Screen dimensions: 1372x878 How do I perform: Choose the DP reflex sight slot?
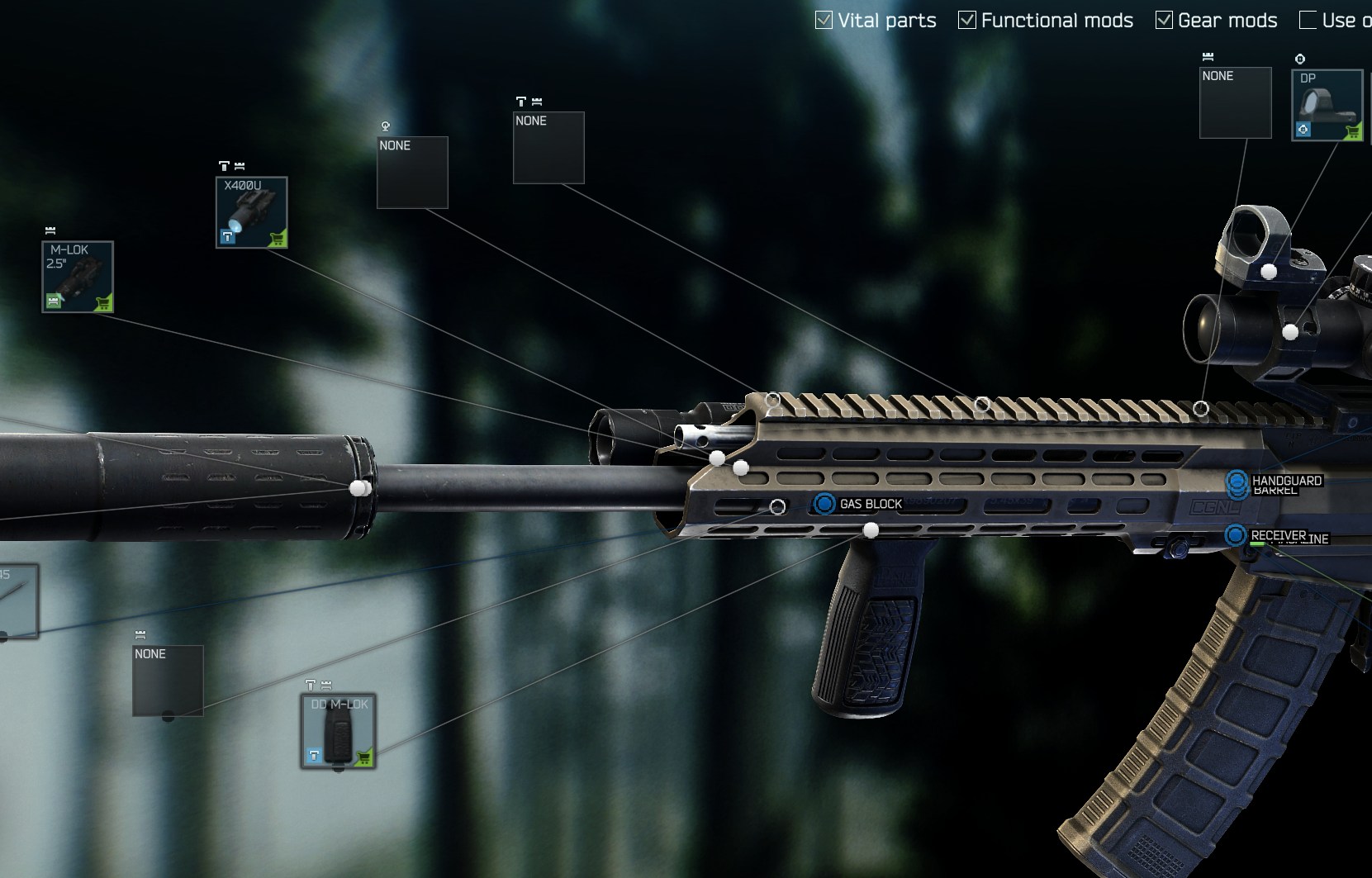[x=1327, y=105]
